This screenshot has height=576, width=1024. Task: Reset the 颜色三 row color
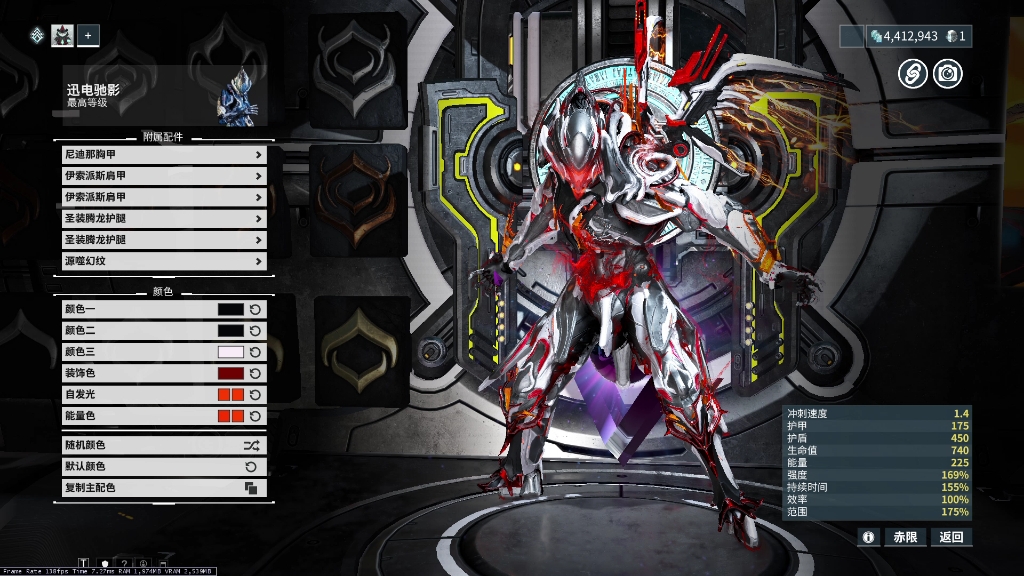[255, 352]
